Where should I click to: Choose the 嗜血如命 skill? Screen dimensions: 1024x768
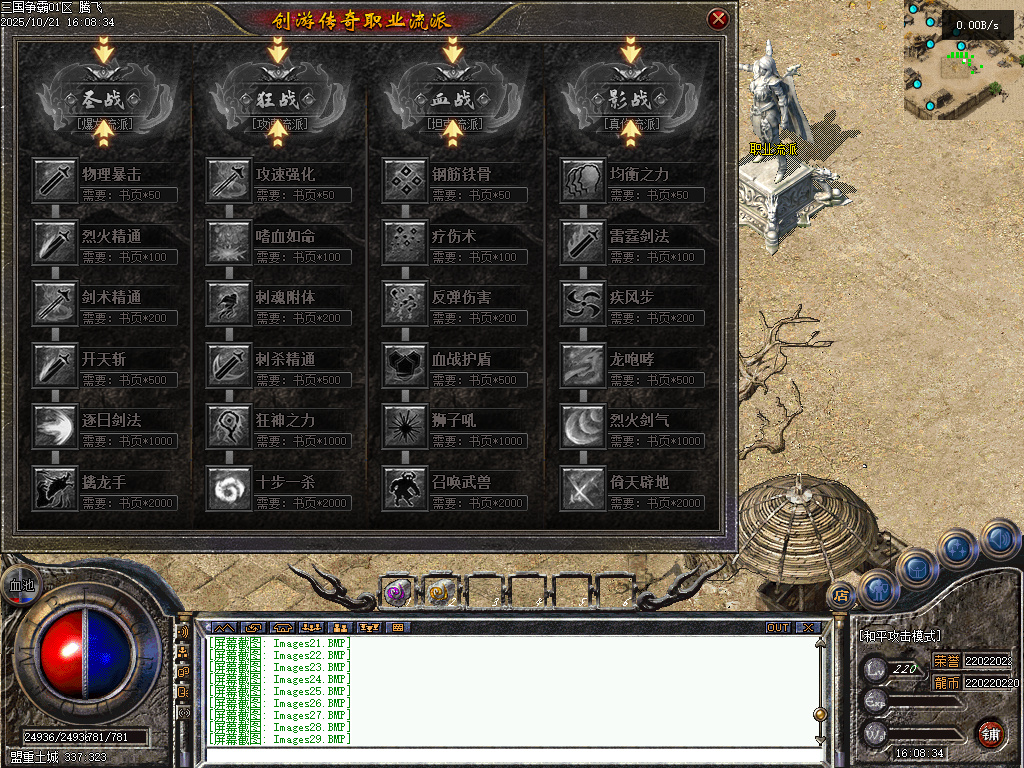pos(229,242)
